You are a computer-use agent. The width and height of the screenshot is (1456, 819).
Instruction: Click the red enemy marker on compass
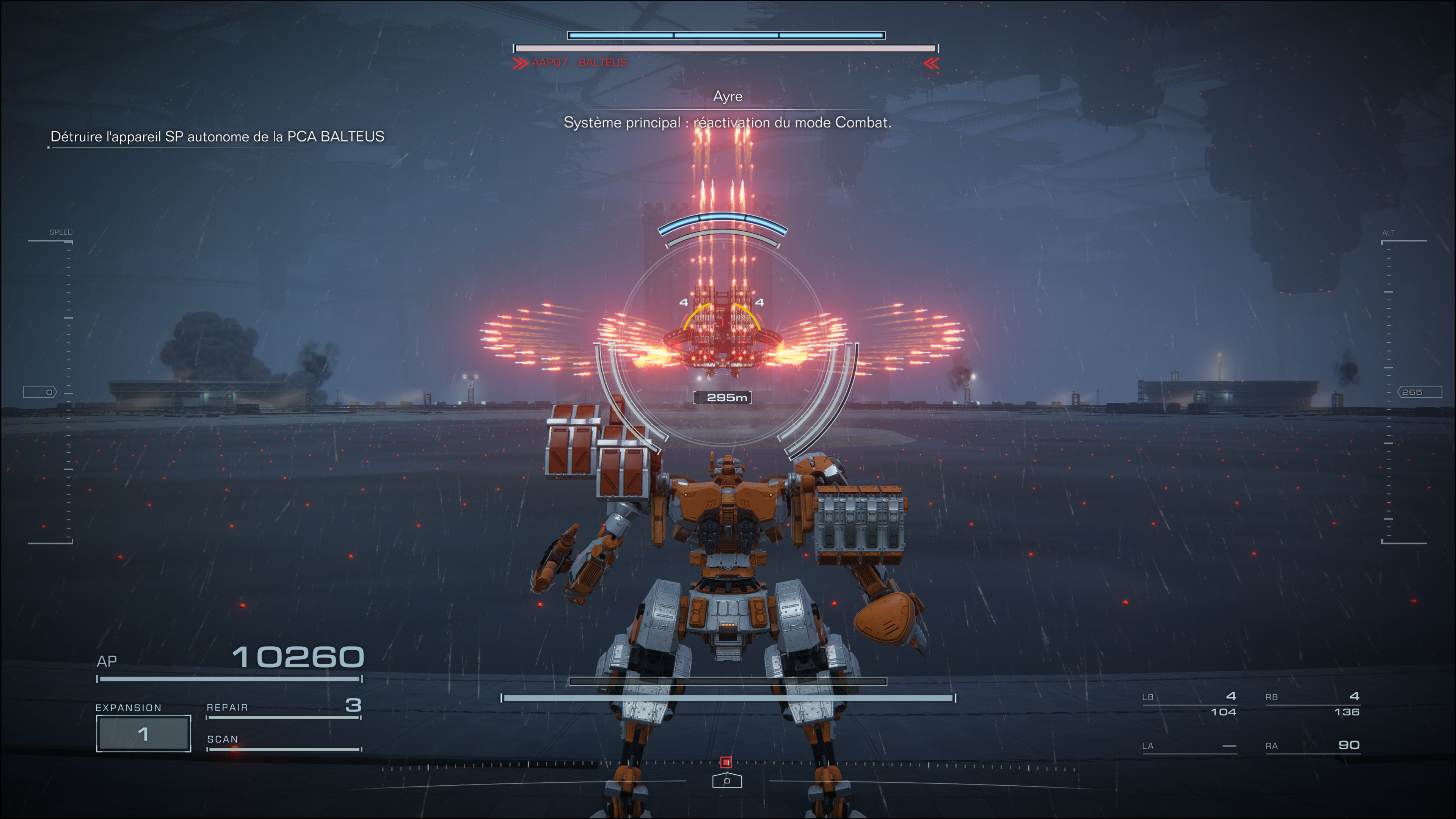pyautogui.click(x=726, y=763)
